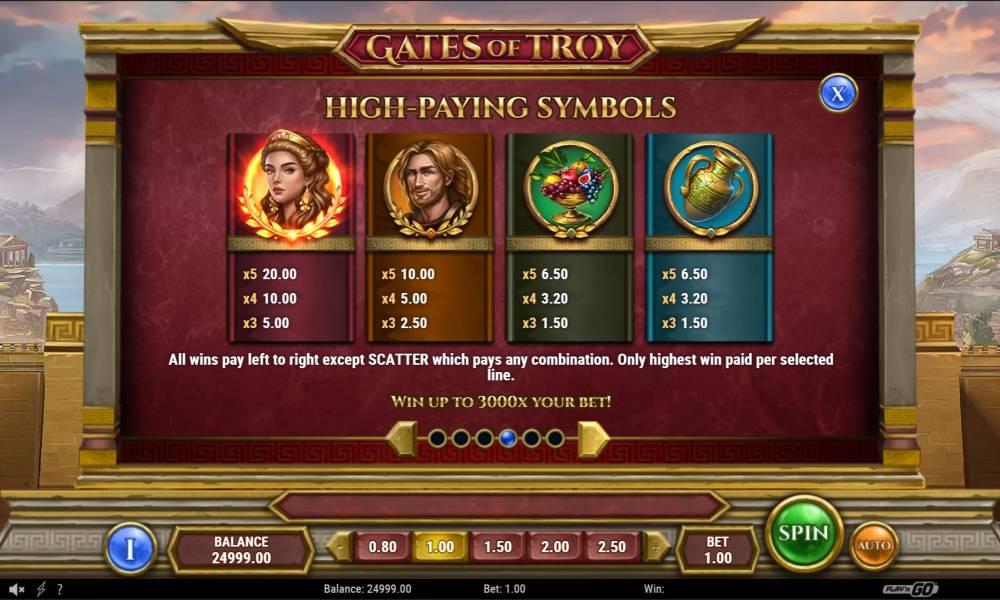
Task: Go to the previous paytable page
Action: coord(402,439)
